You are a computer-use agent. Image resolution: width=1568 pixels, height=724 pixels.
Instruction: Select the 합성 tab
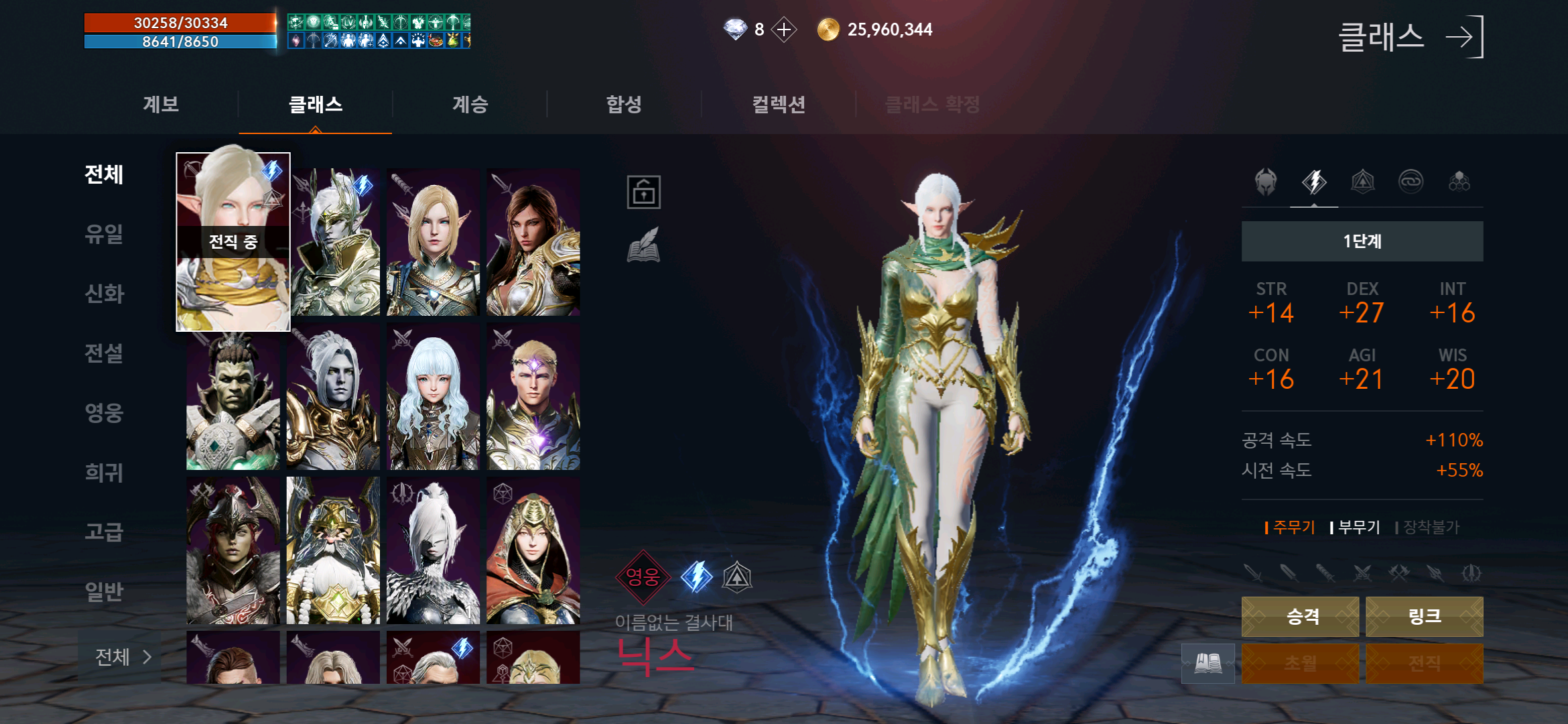coord(624,105)
